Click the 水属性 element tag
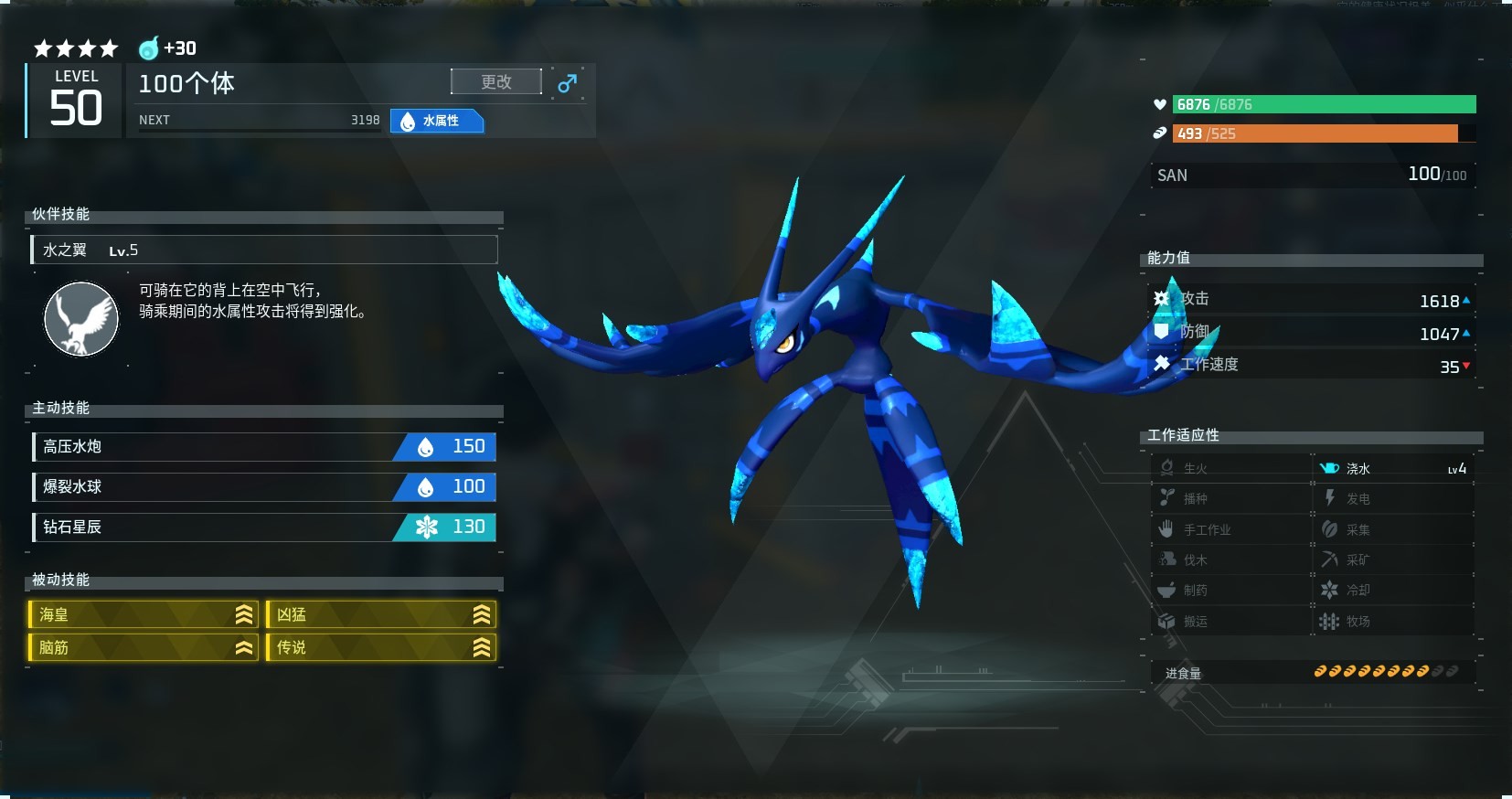The width and height of the screenshot is (1512, 799). click(x=437, y=121)
